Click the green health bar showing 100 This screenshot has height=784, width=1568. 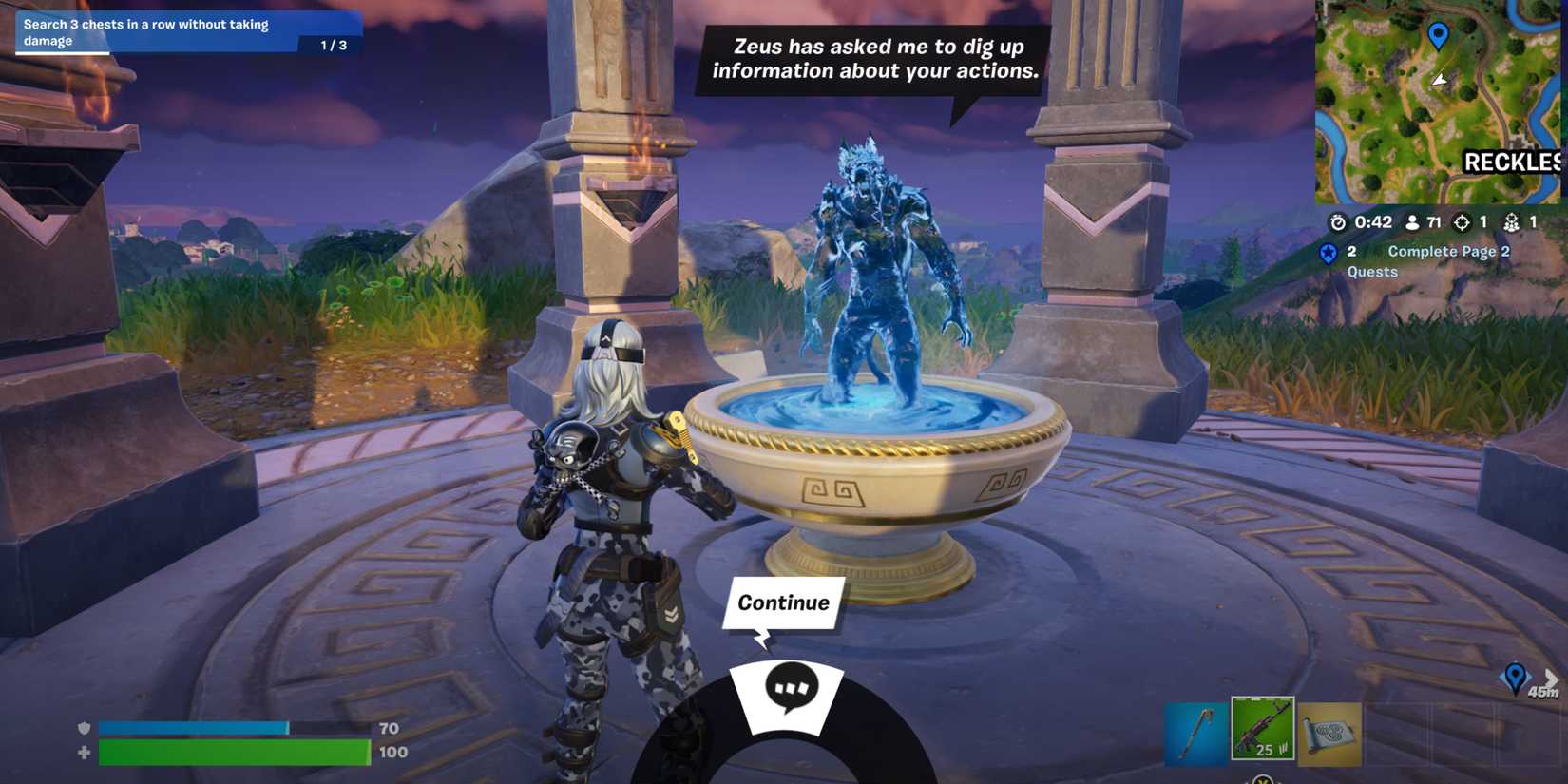(235, 752)
